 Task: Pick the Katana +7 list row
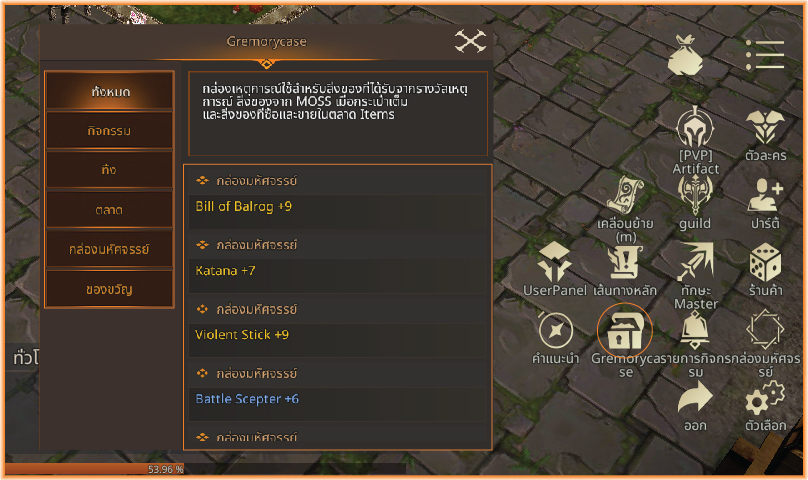338,271
